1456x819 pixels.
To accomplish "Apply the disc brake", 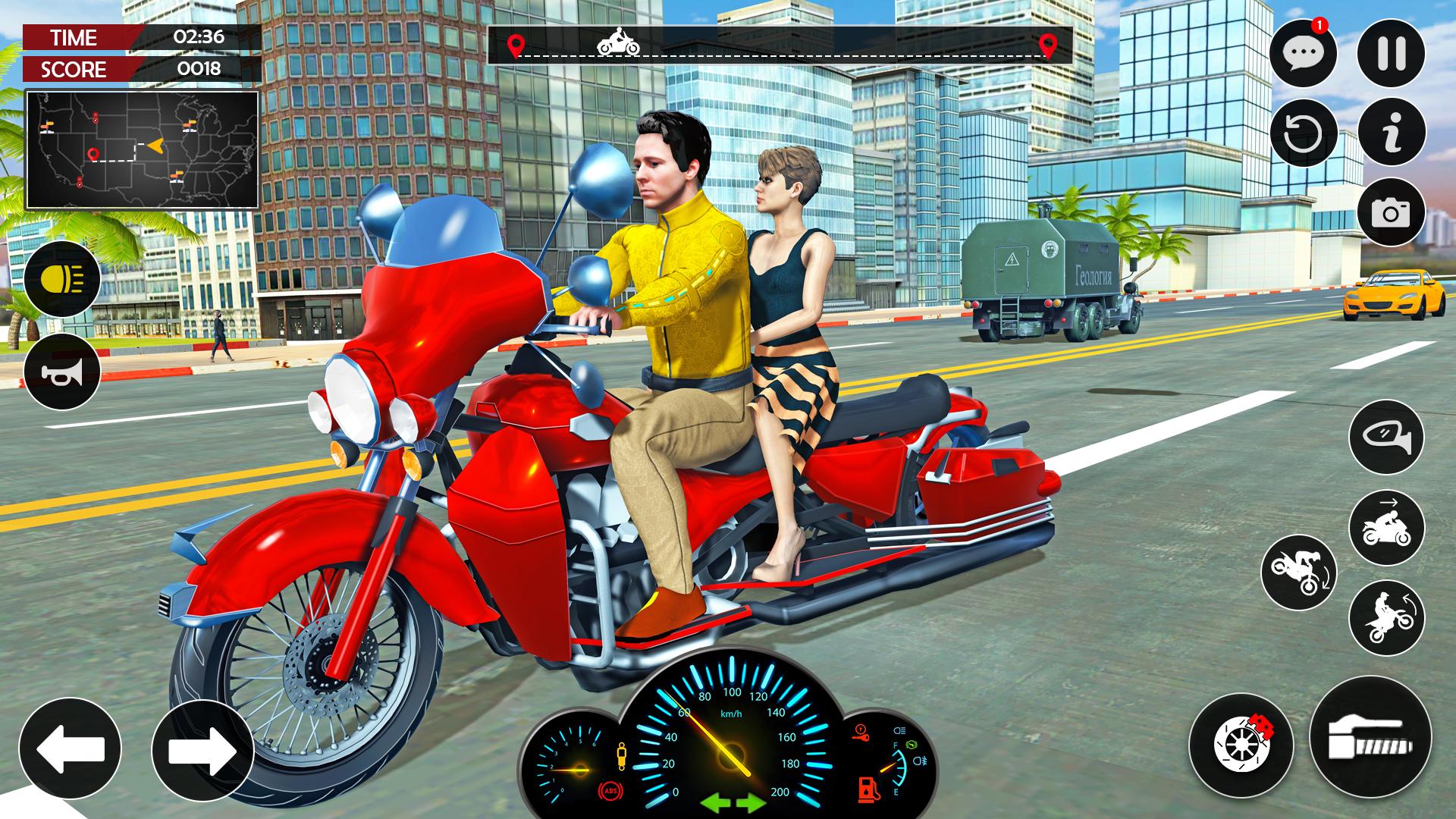I will pyautogui.click(x=1241, y=745).
